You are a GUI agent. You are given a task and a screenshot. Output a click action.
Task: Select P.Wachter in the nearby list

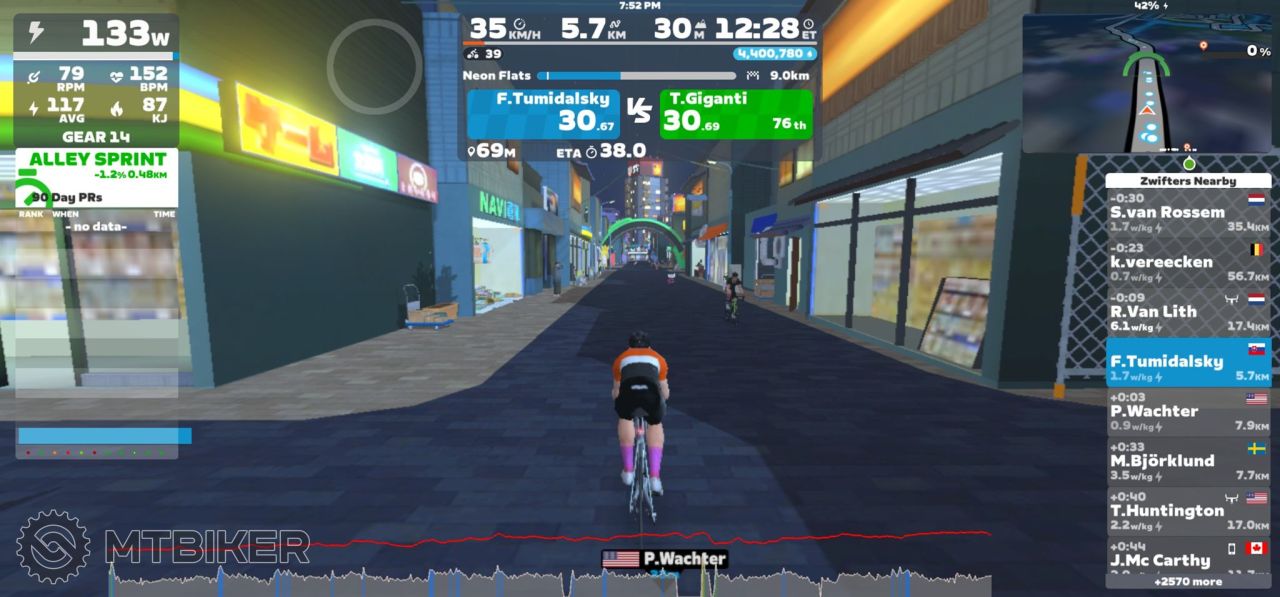click(1188, 412)
